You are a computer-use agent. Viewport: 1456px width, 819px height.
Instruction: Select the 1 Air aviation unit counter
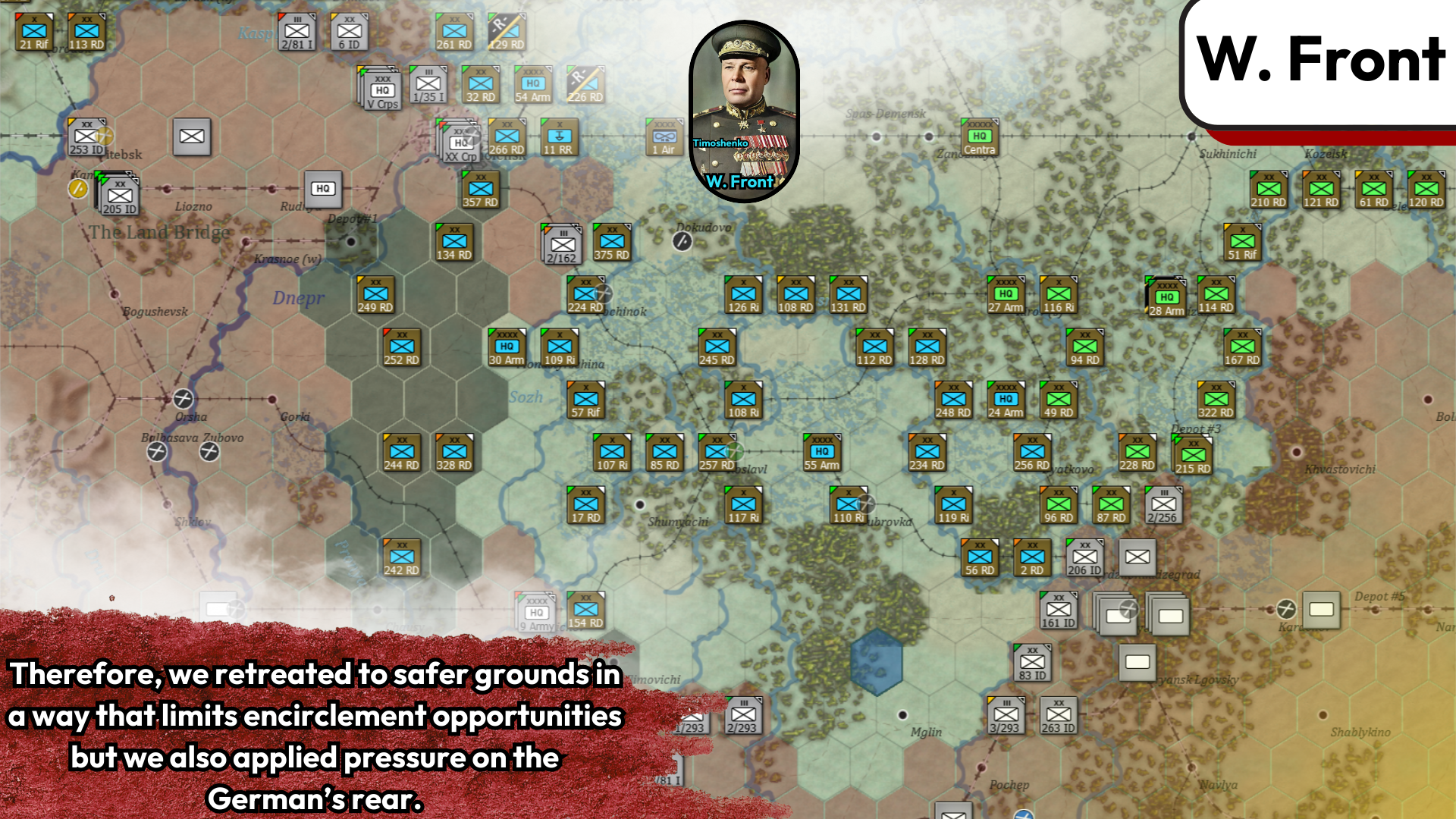click(664, 136)
